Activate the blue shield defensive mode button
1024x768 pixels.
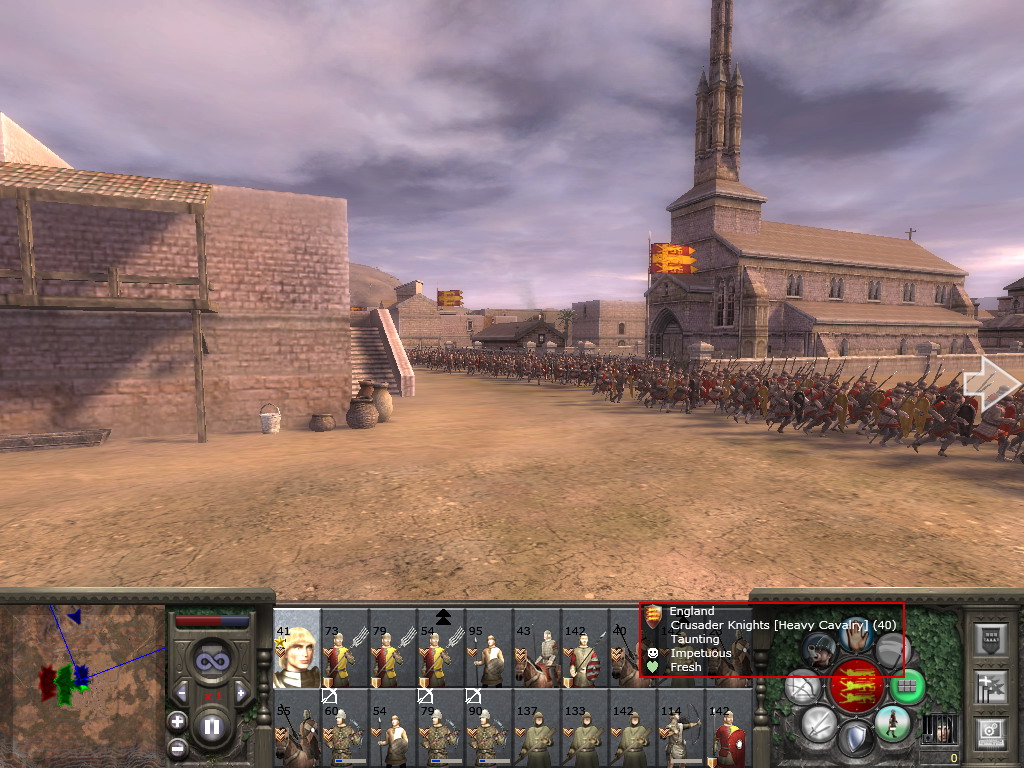click(x=856, y=739)
